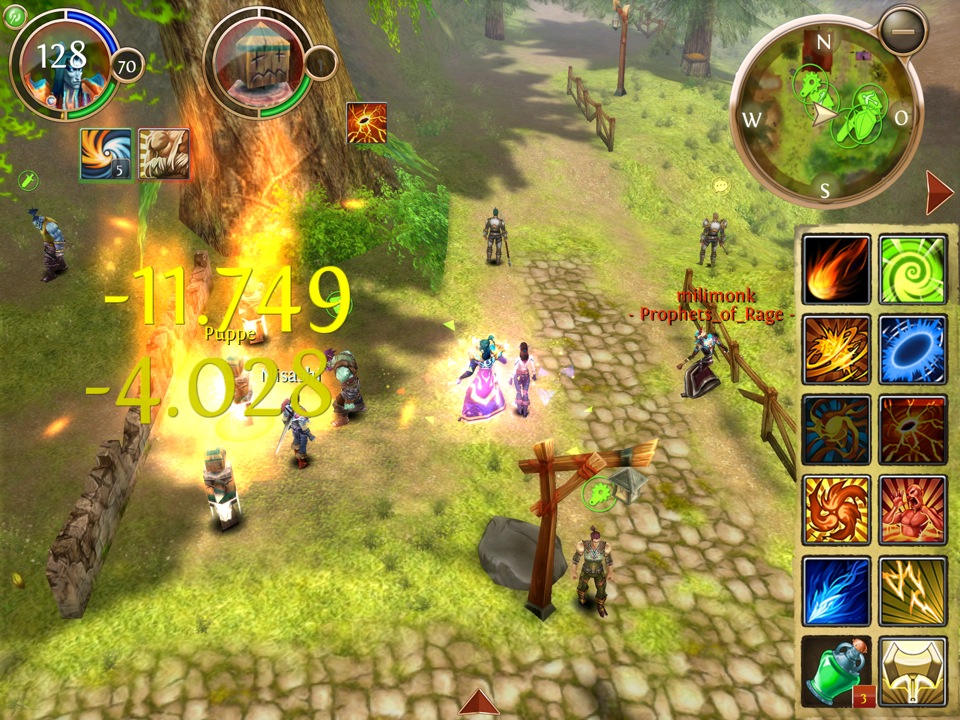
Task: Inspect the swirl buff with 5 stacks
Action: coord(106,154)
